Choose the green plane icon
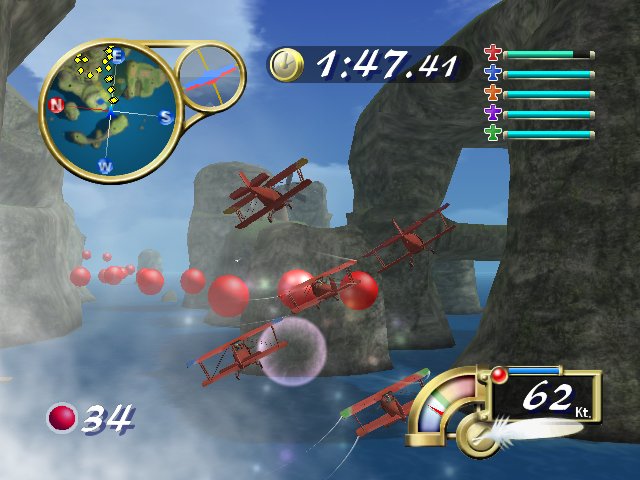This screenshot has height=480, width=640. (492, 133)
